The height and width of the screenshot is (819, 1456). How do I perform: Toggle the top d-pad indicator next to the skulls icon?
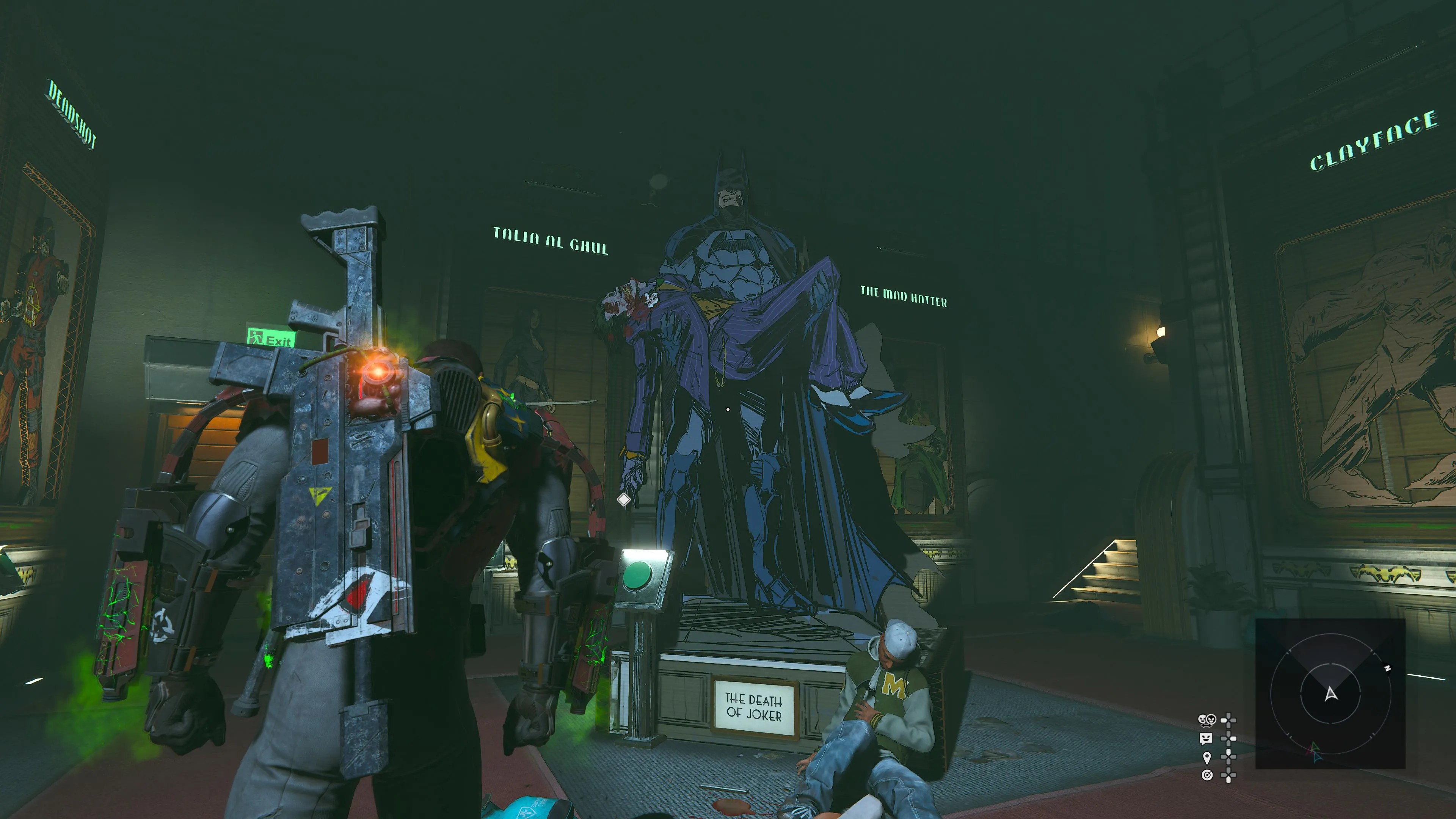1229,720
